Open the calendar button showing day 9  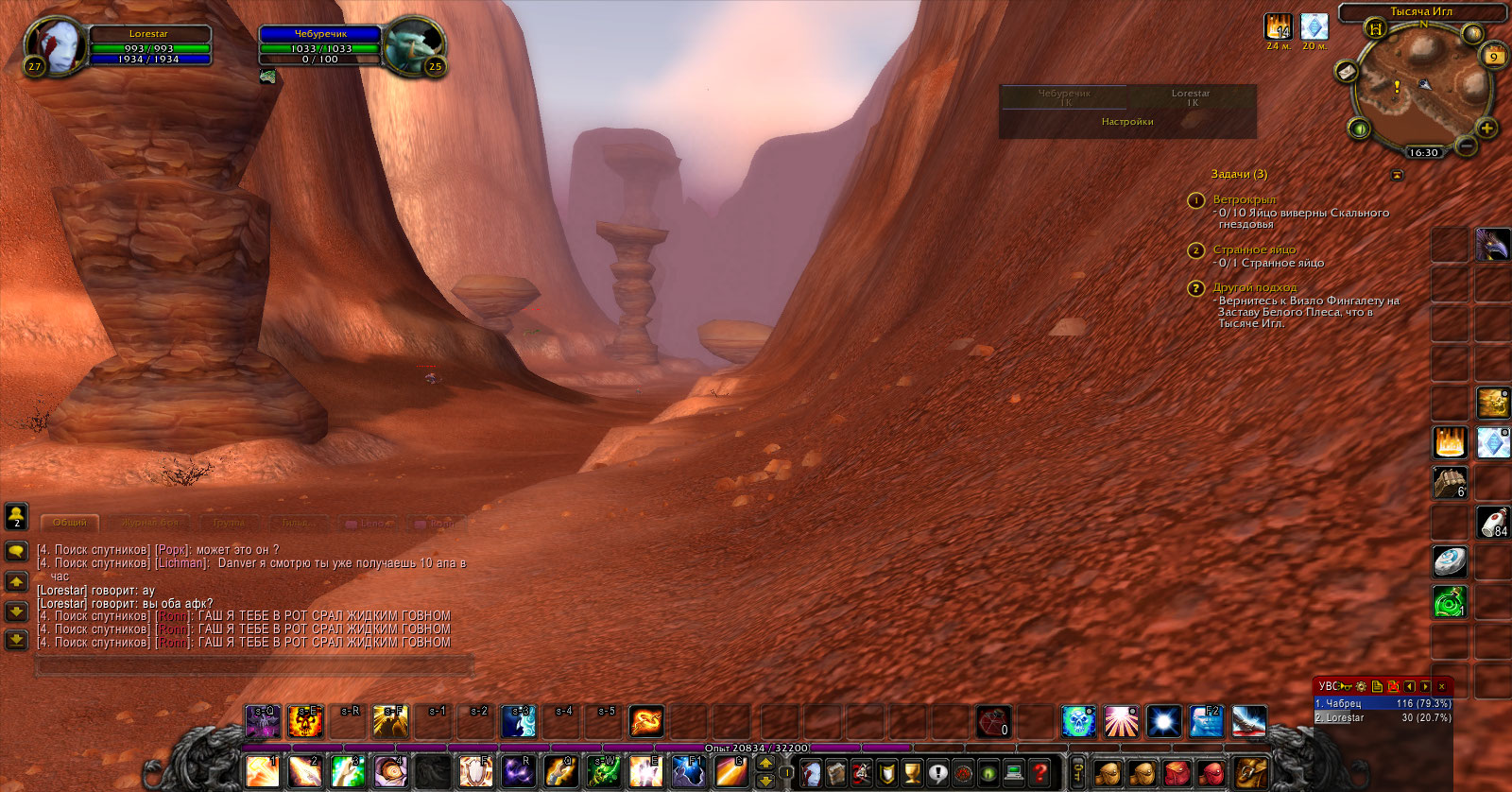tap(1494, 55)
